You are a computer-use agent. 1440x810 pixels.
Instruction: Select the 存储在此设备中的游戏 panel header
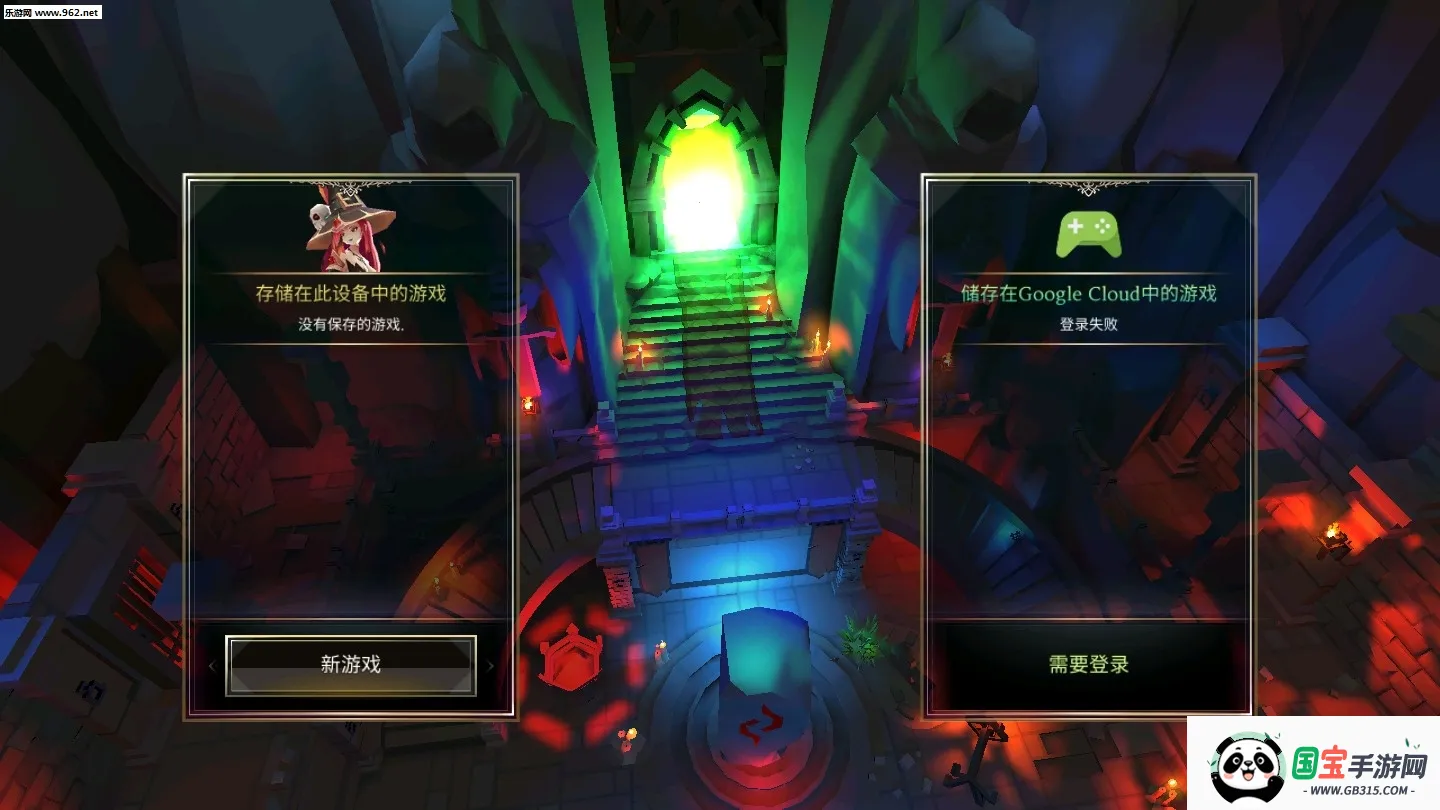[348, 295]
